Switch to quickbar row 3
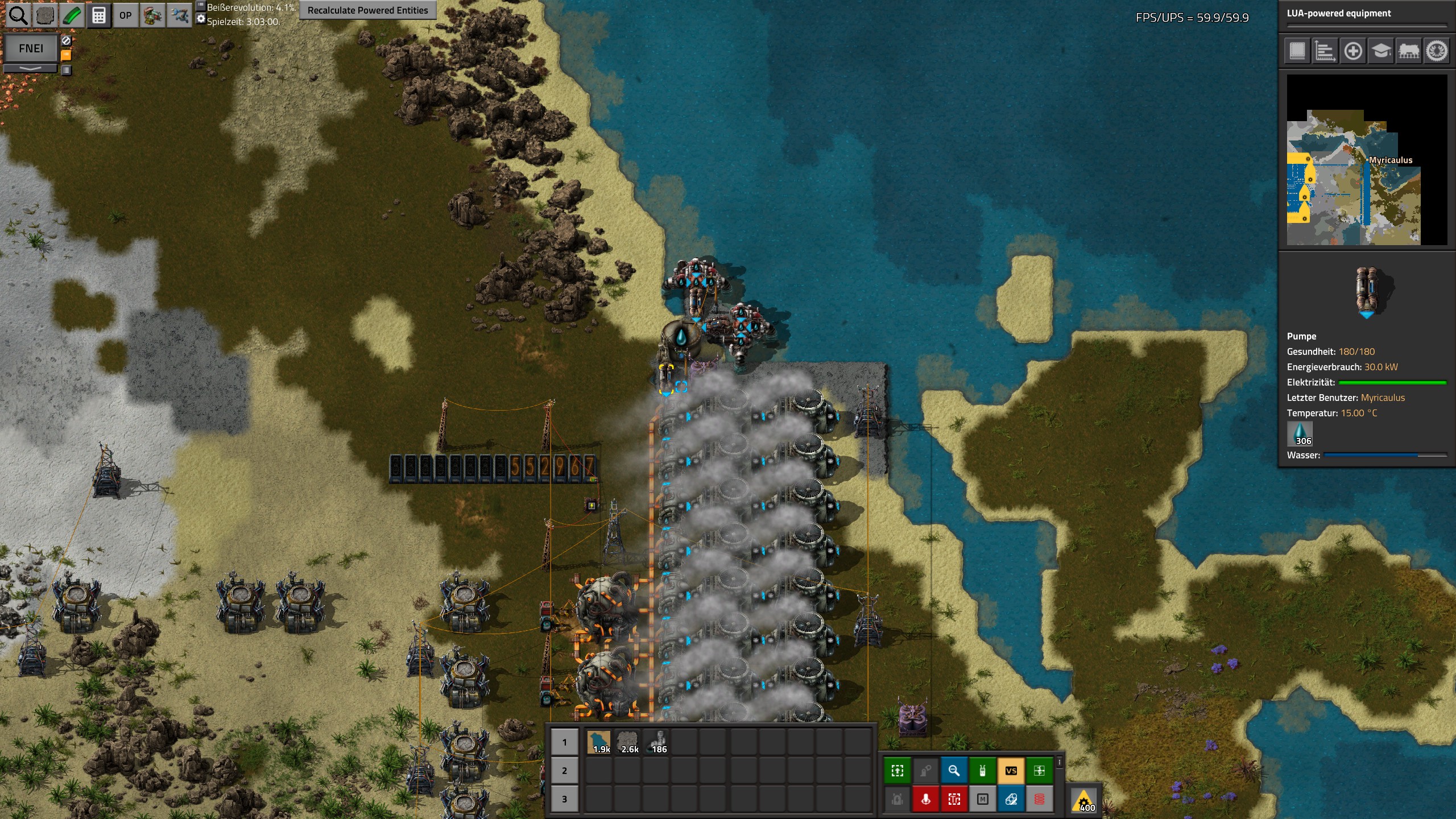The image size is (1456, 819). (564, 799)
